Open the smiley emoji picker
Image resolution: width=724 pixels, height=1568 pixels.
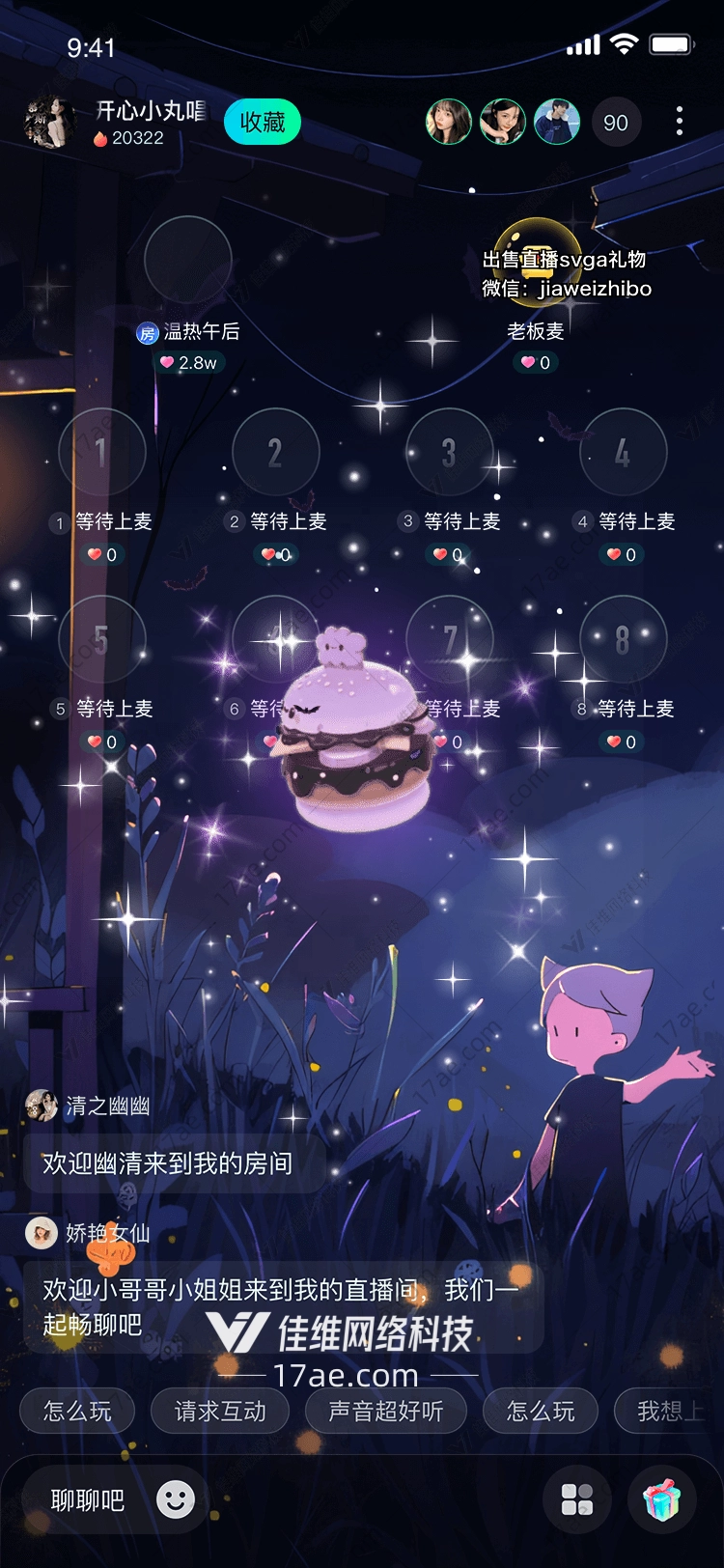[x=176, y=1499]
